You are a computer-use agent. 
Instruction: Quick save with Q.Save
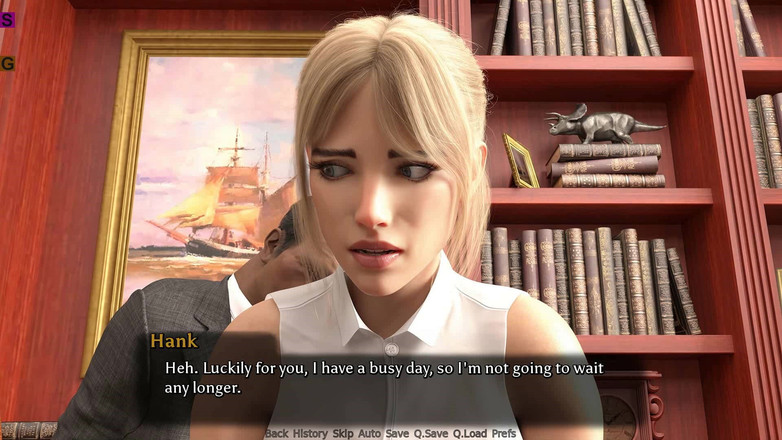431,433
